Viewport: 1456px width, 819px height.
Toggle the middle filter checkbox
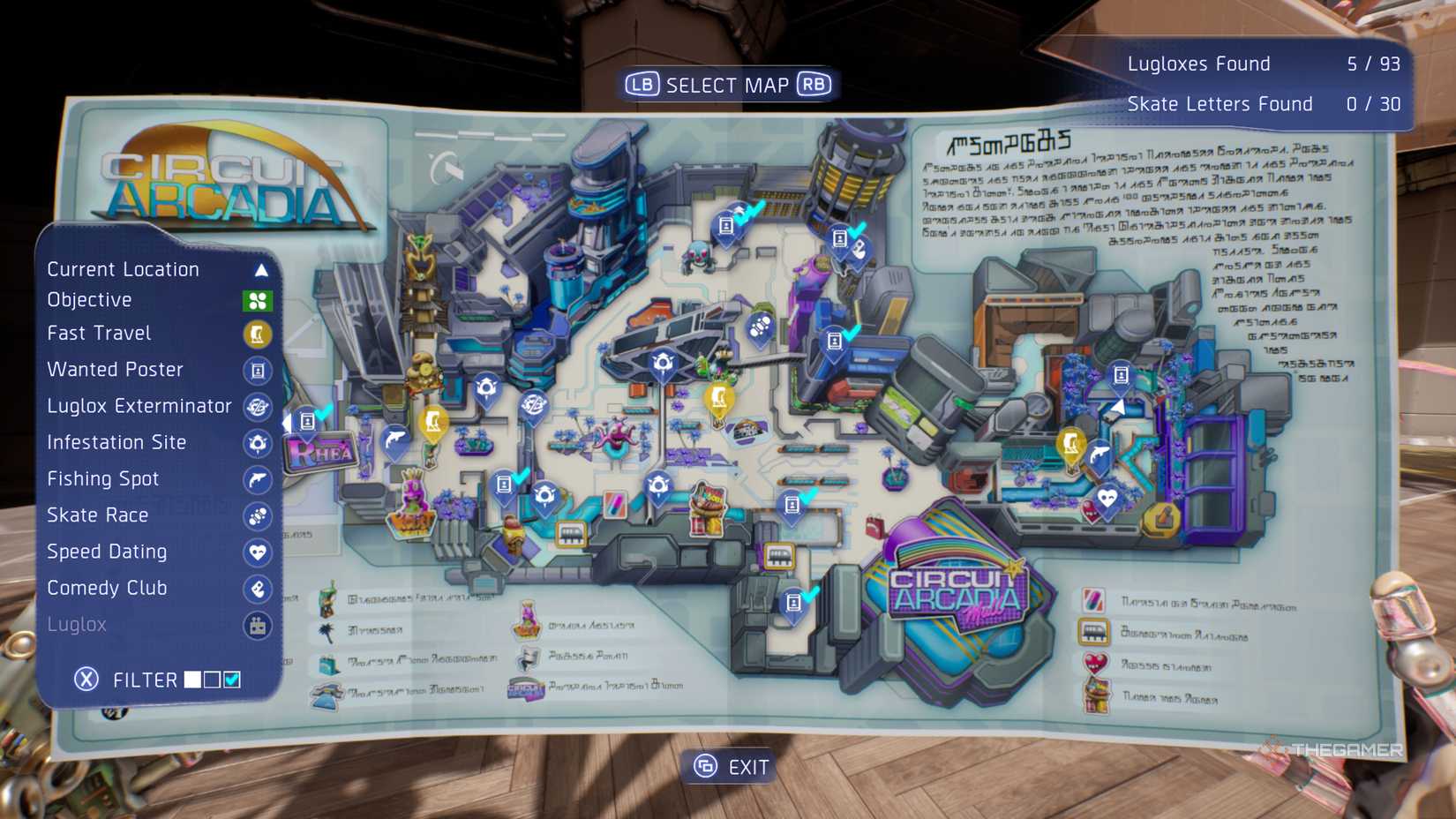pos(212,680)
